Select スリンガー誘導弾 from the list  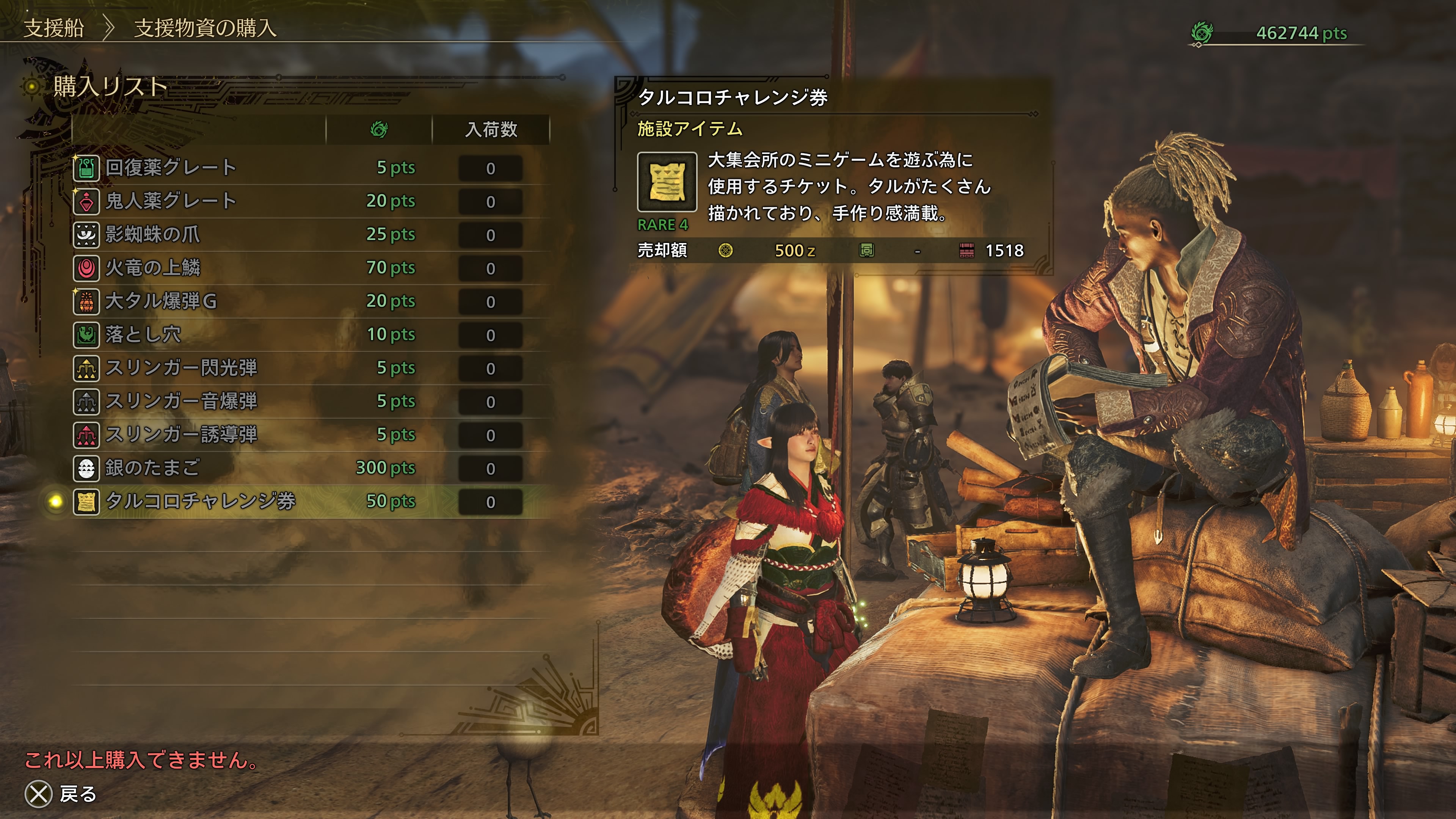[182, 435]
